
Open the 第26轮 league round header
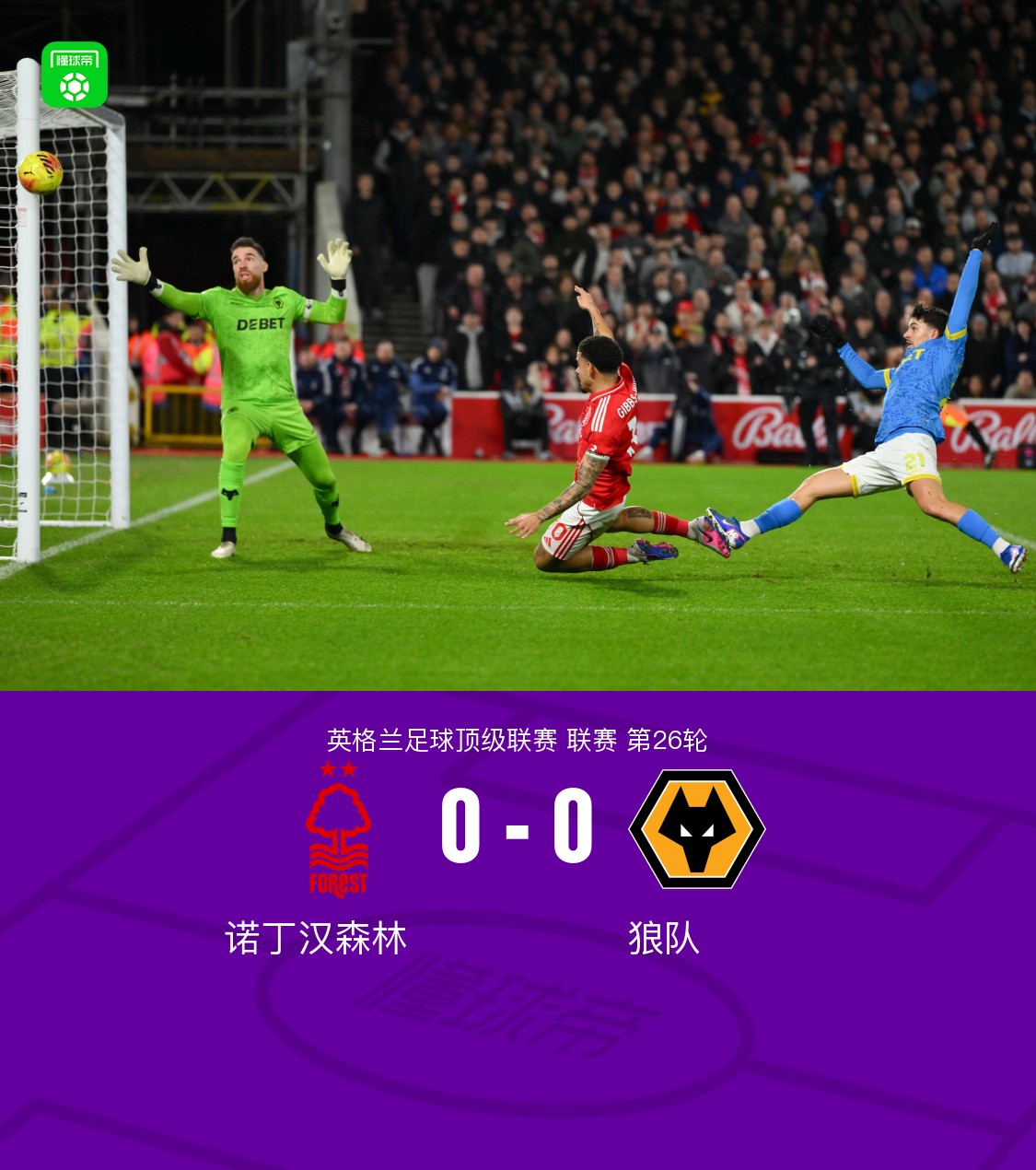coord(667,740)
